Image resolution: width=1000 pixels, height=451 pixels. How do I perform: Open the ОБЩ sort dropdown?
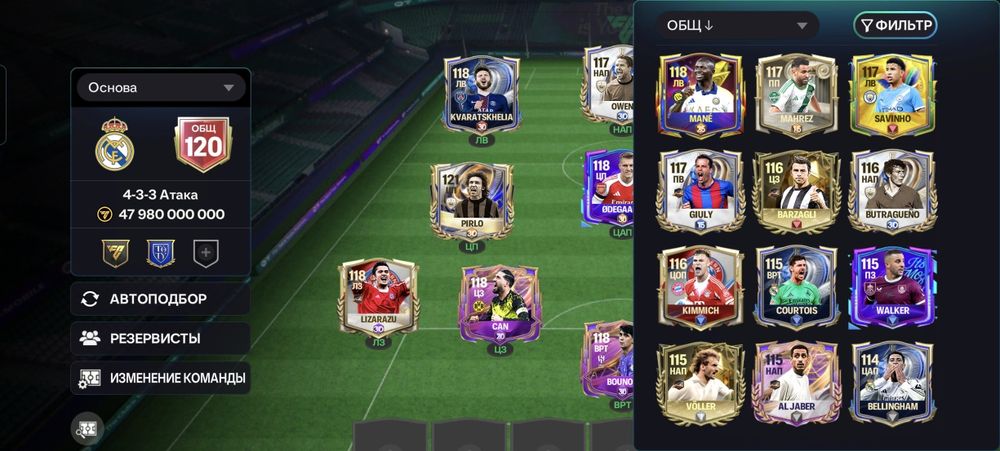tap(737, 26)
